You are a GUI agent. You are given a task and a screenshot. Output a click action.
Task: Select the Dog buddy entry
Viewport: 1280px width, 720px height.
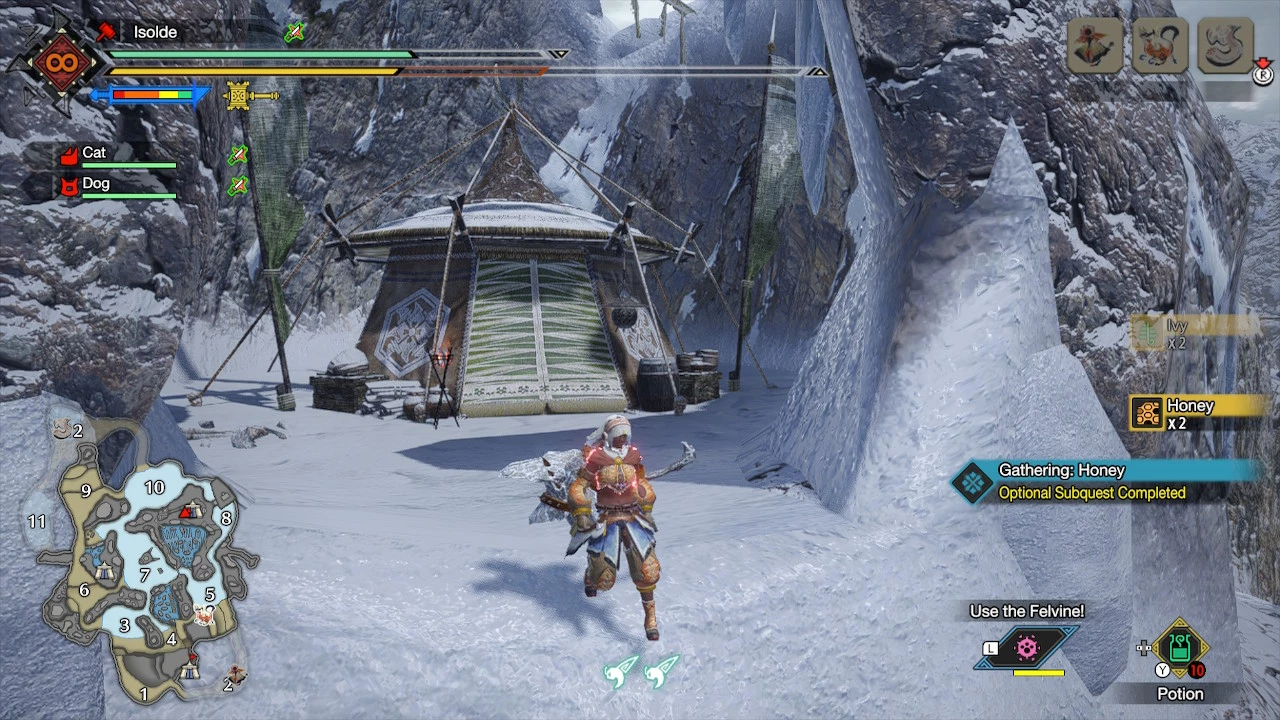tap(116, 186)
